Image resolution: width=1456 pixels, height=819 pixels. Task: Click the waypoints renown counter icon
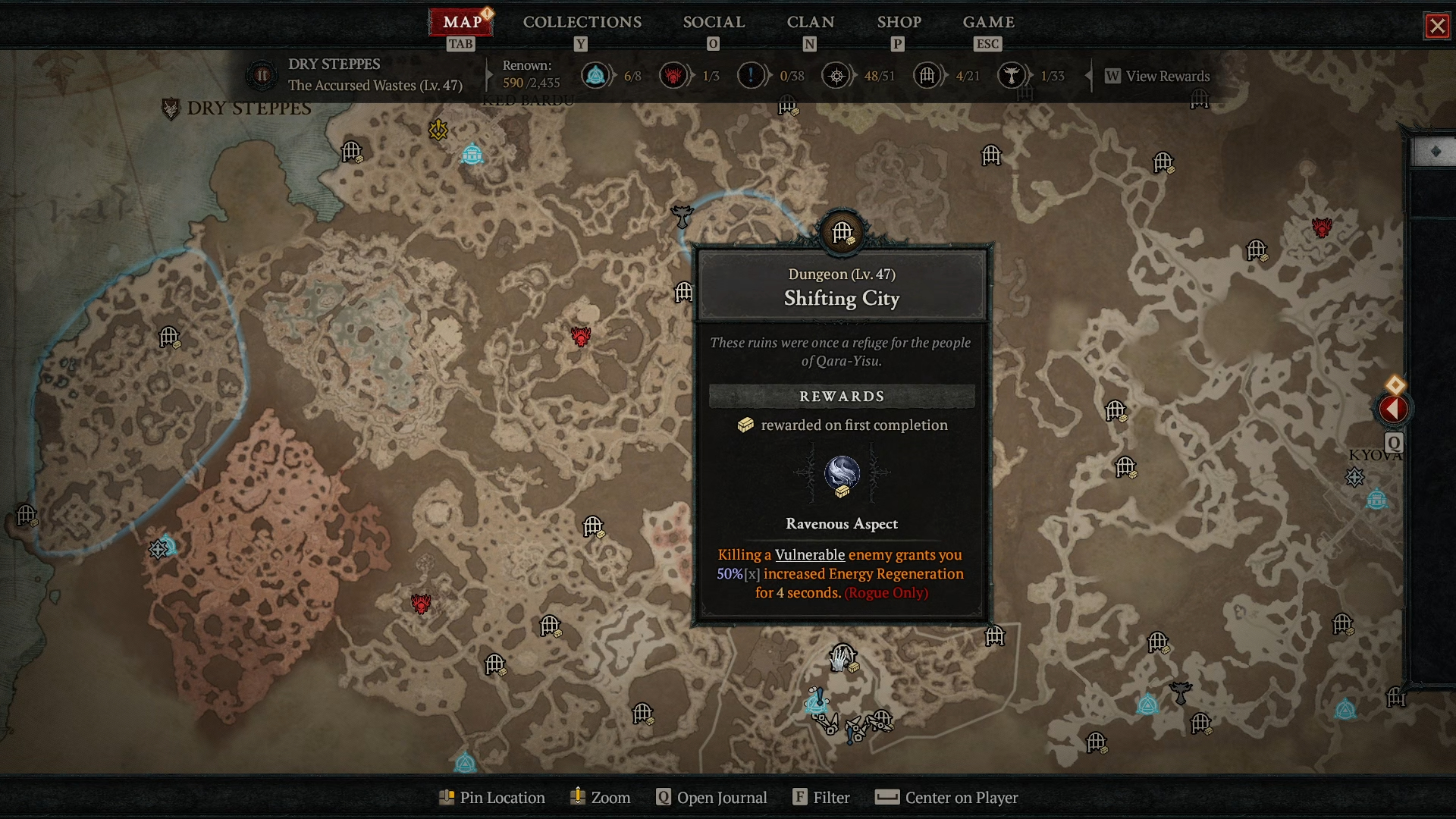(596, 76)
